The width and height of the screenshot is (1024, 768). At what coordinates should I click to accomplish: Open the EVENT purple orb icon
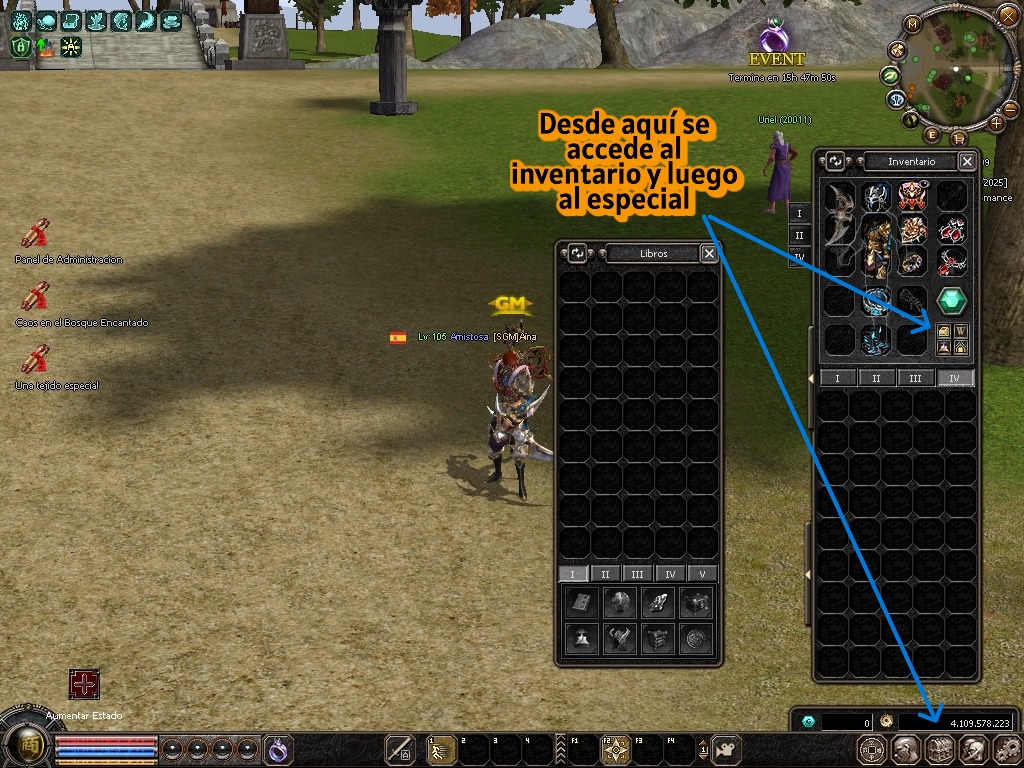tap(774, 38)
